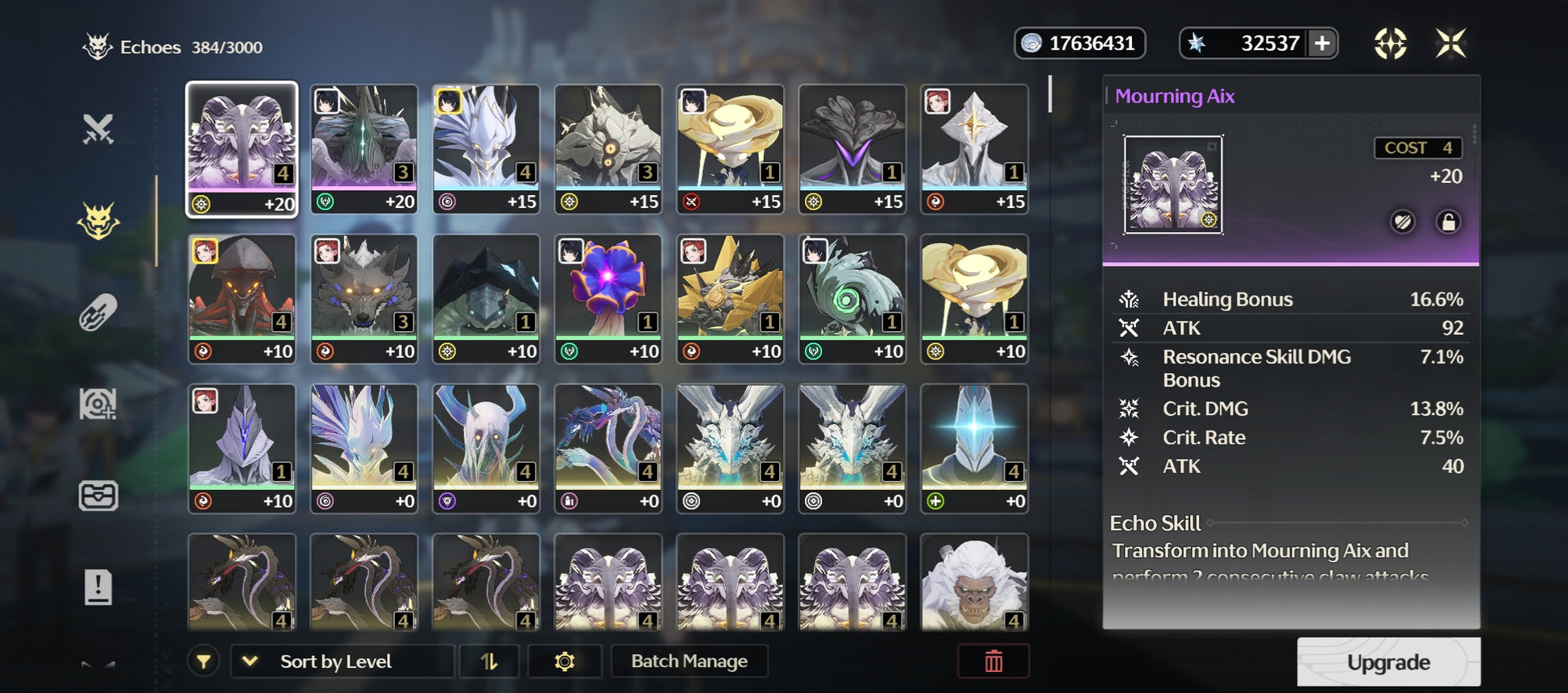Add more Astrite with the plus button
The width and height of the screenshot is (1568, 693).
click(x=1321, y=44)
